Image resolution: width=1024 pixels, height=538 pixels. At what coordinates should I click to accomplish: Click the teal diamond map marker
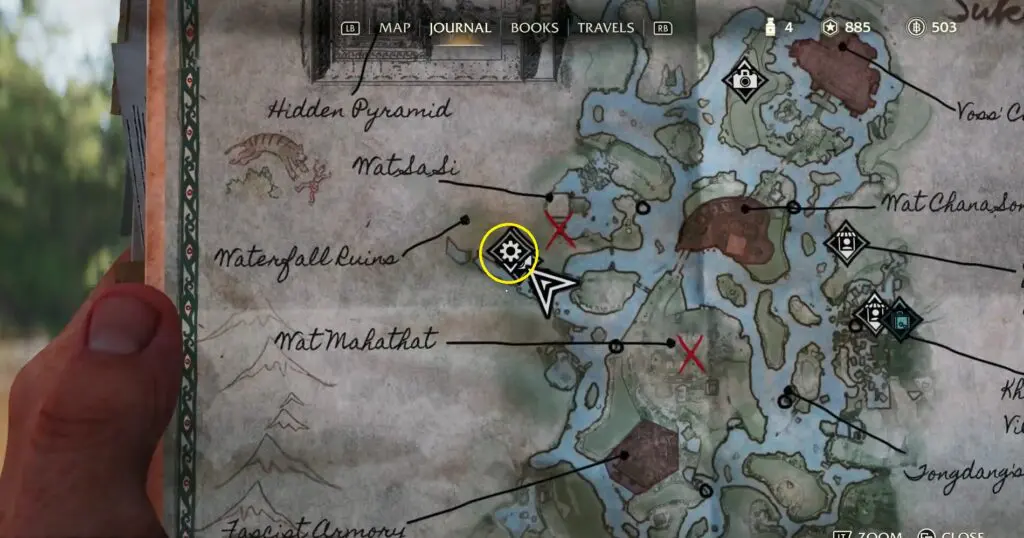(x=902, y=320)
